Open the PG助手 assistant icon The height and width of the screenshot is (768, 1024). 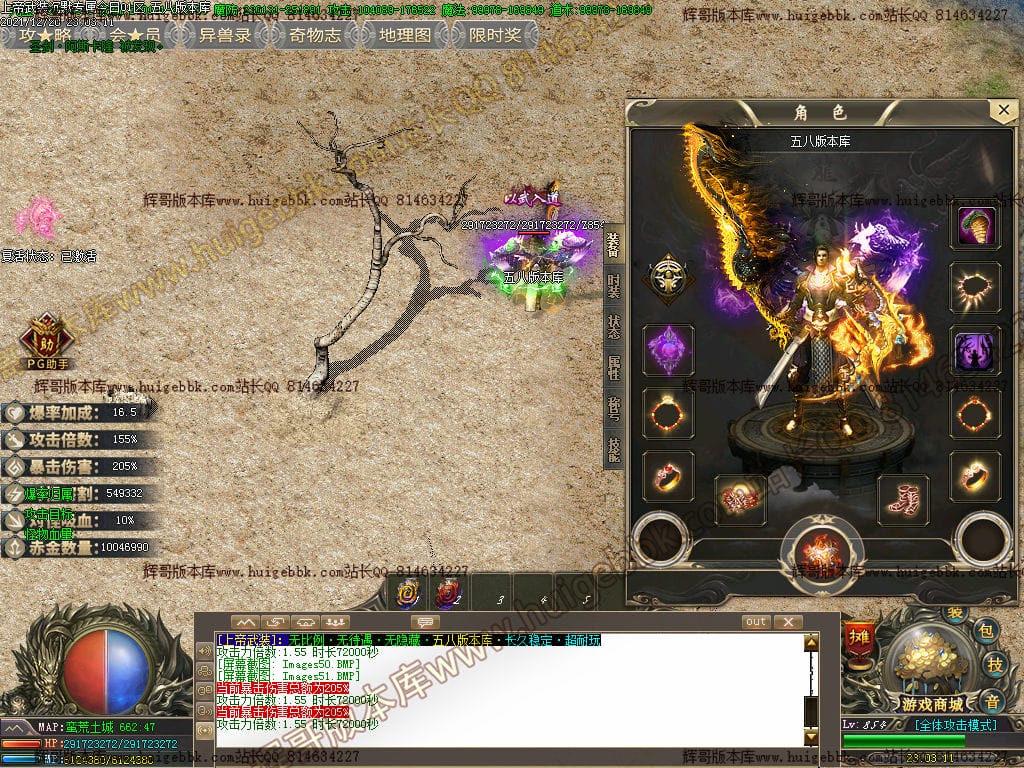click(46, 341)
